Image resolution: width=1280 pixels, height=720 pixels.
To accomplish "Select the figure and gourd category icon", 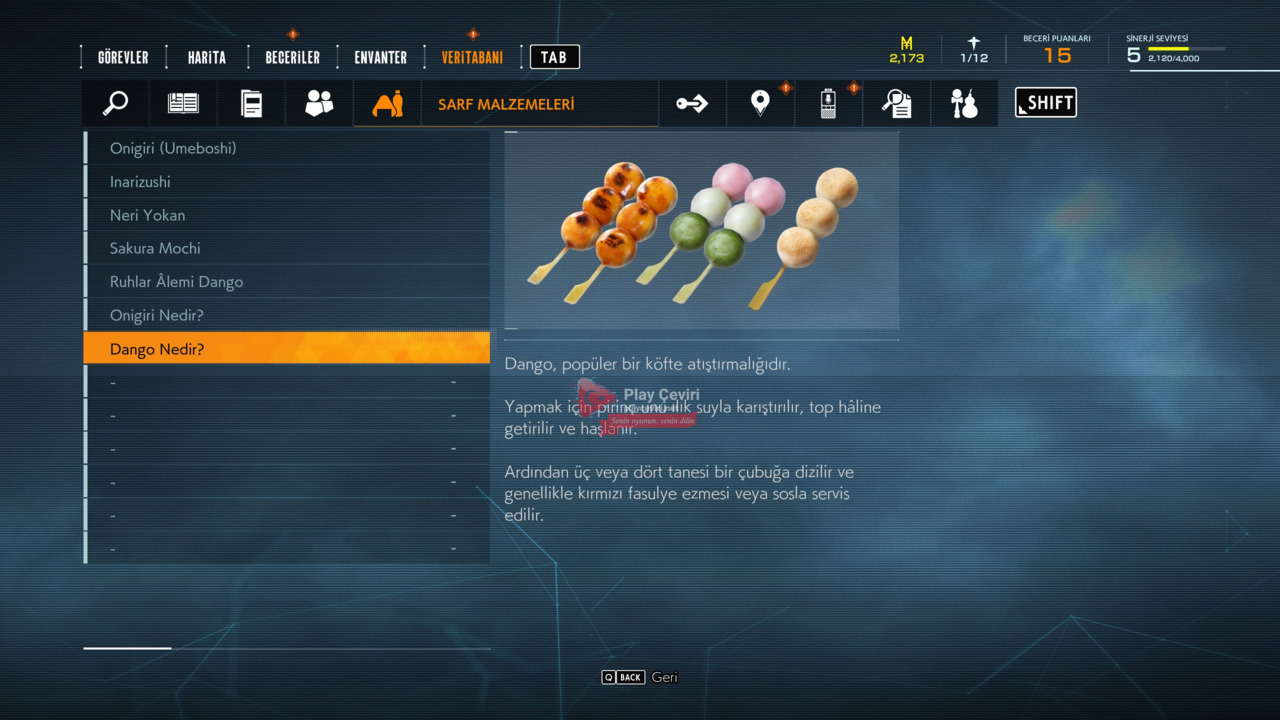I will point(964,103).
